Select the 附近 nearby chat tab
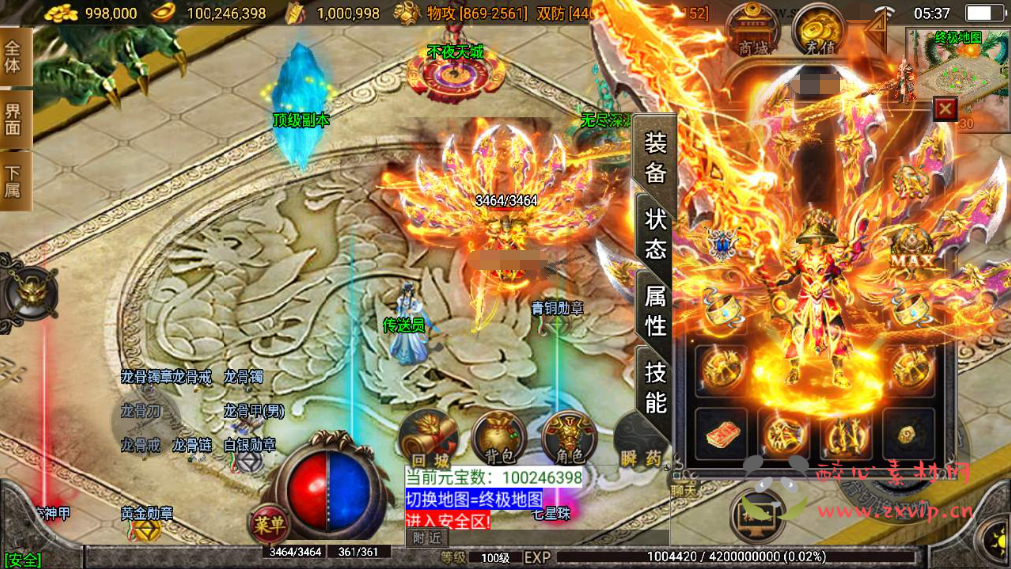The image size is (1011, 569). point(425,537)
